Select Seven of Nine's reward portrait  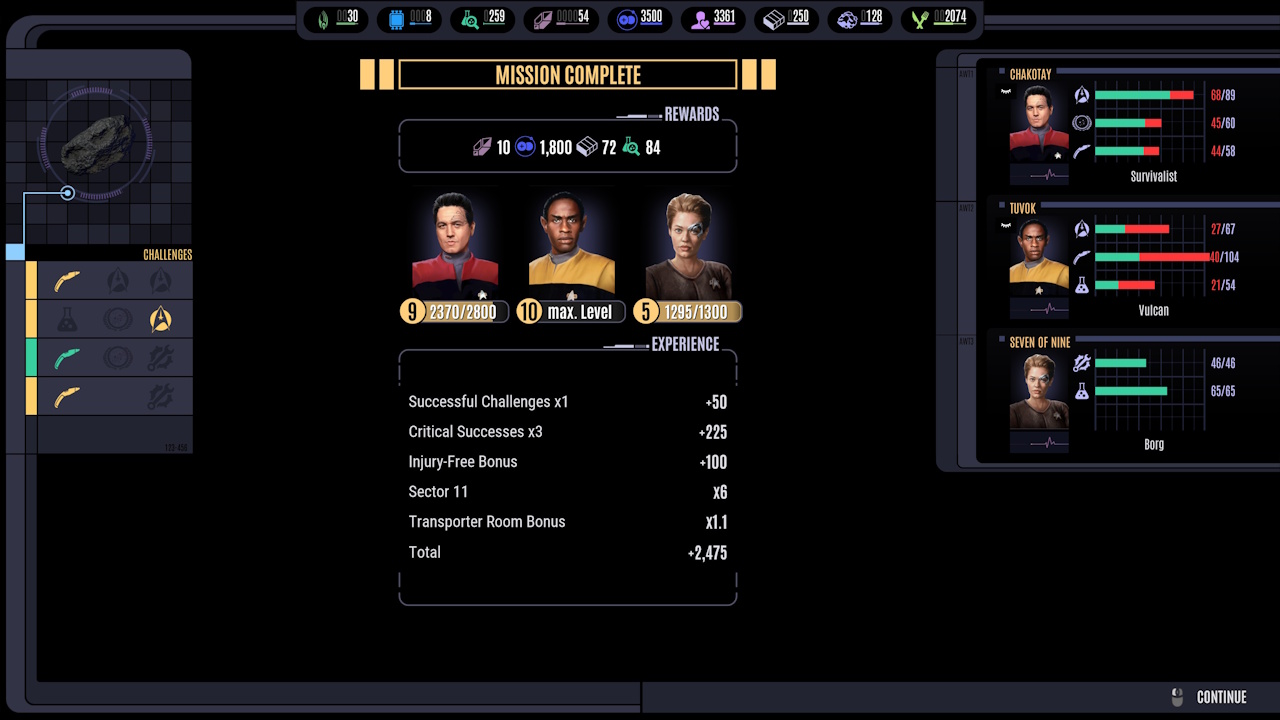click(x=687, y=245)
